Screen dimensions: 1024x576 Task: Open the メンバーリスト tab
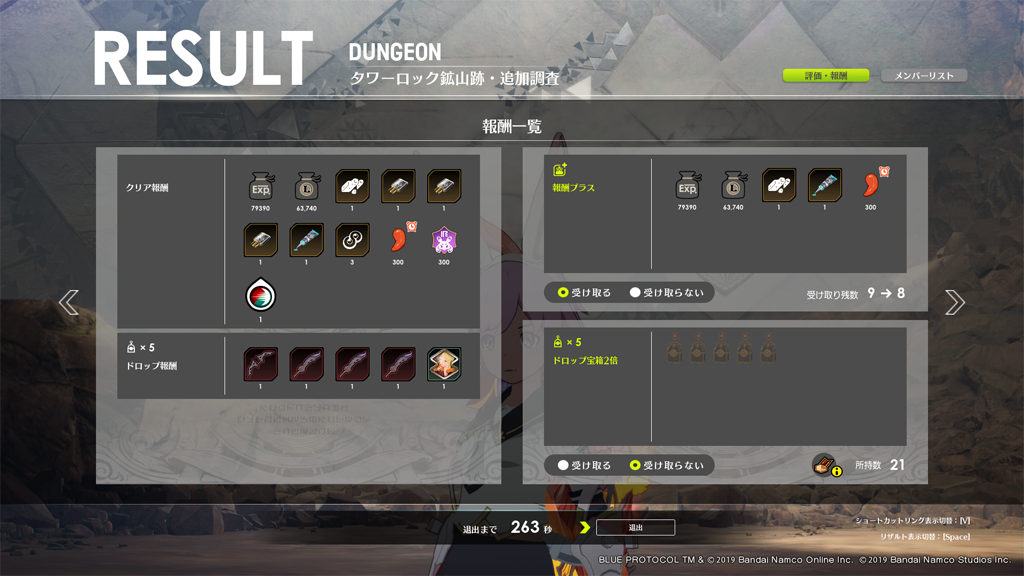(924, 76)
